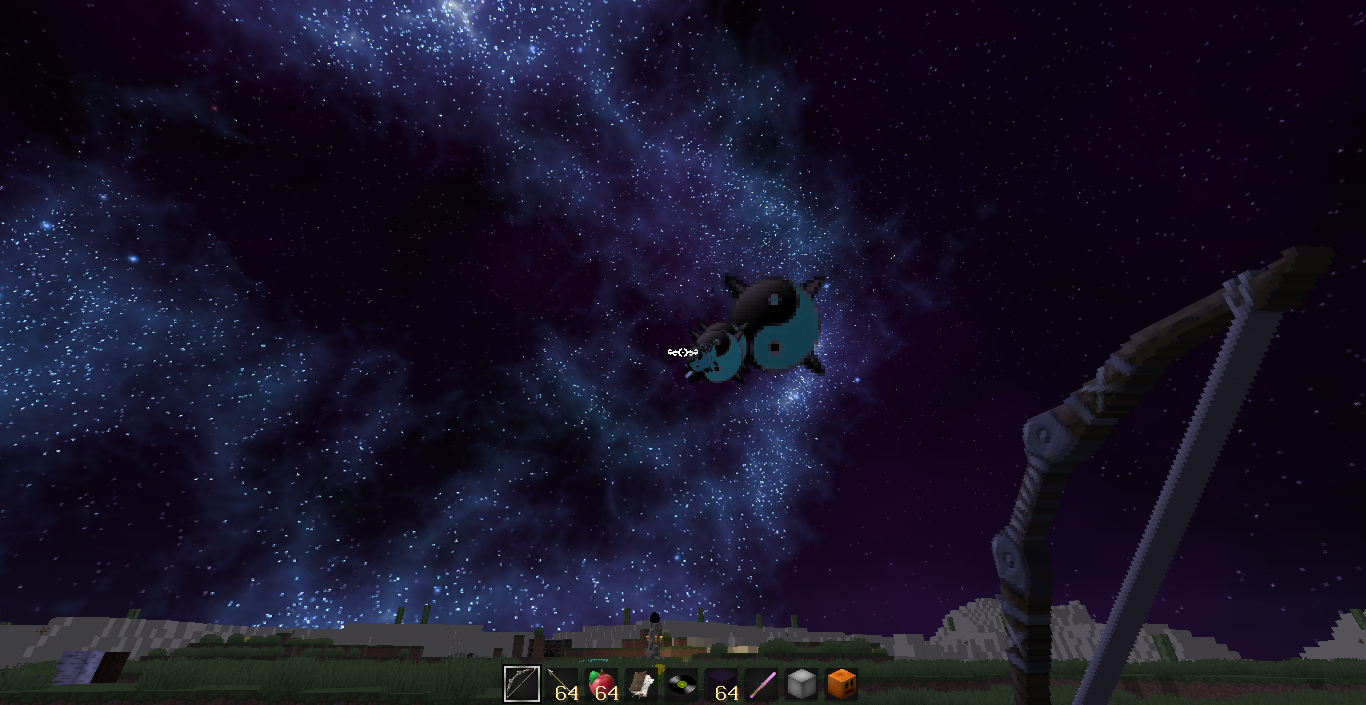
Task: Select the bow hotbar slot
Action: pyautogui.click(x=521, y=684)
